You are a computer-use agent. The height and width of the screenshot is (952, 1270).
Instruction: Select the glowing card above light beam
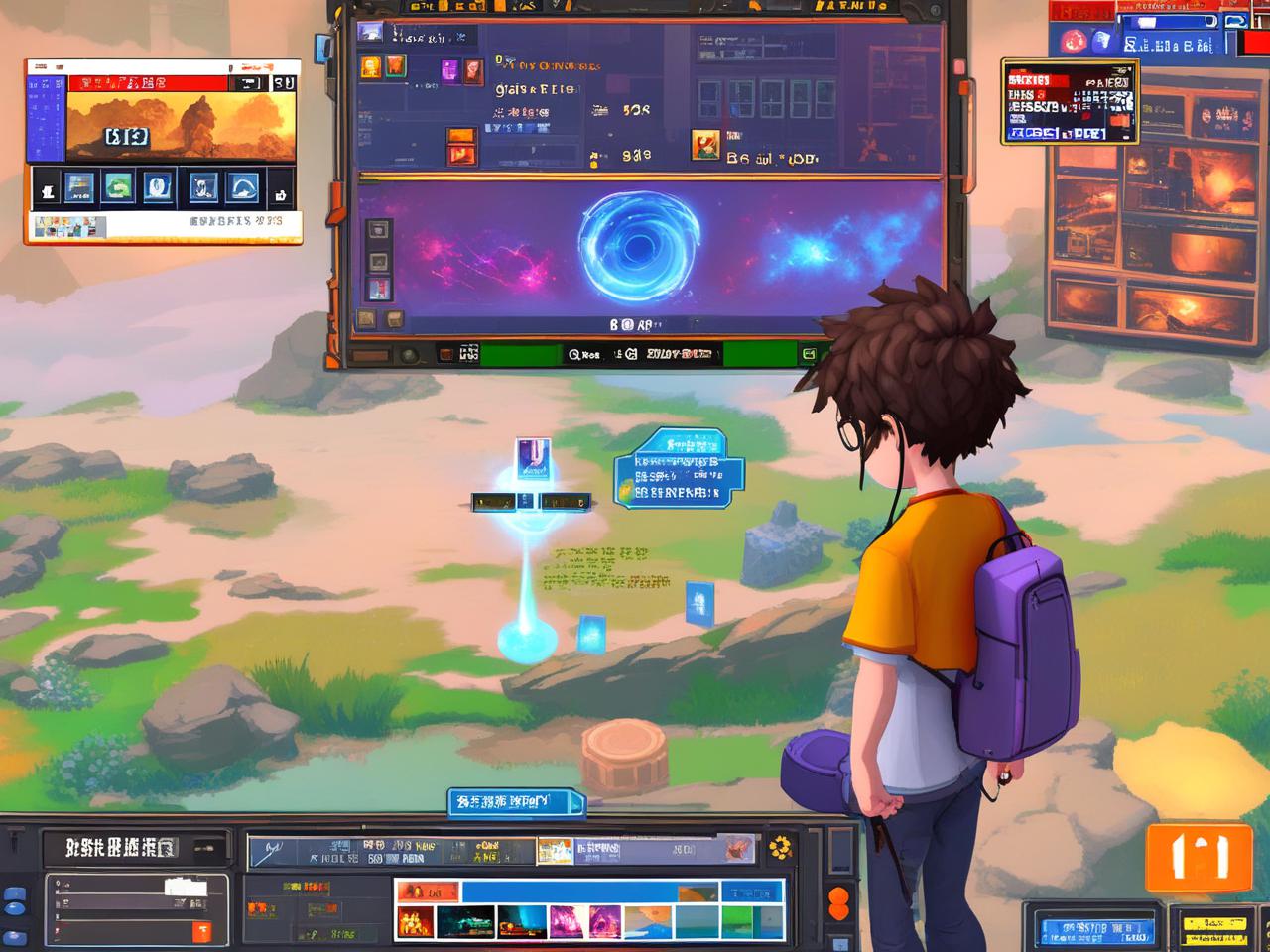point(533,459)
